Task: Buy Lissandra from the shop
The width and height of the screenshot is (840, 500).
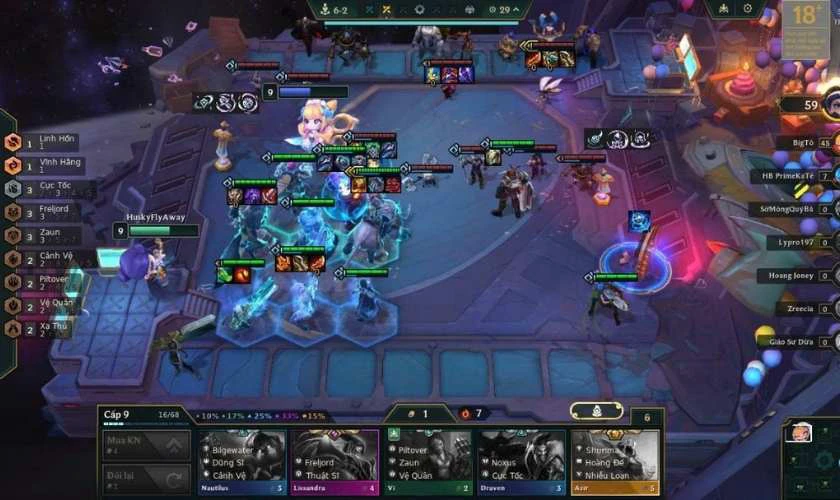Action: (x=335, y=461)
